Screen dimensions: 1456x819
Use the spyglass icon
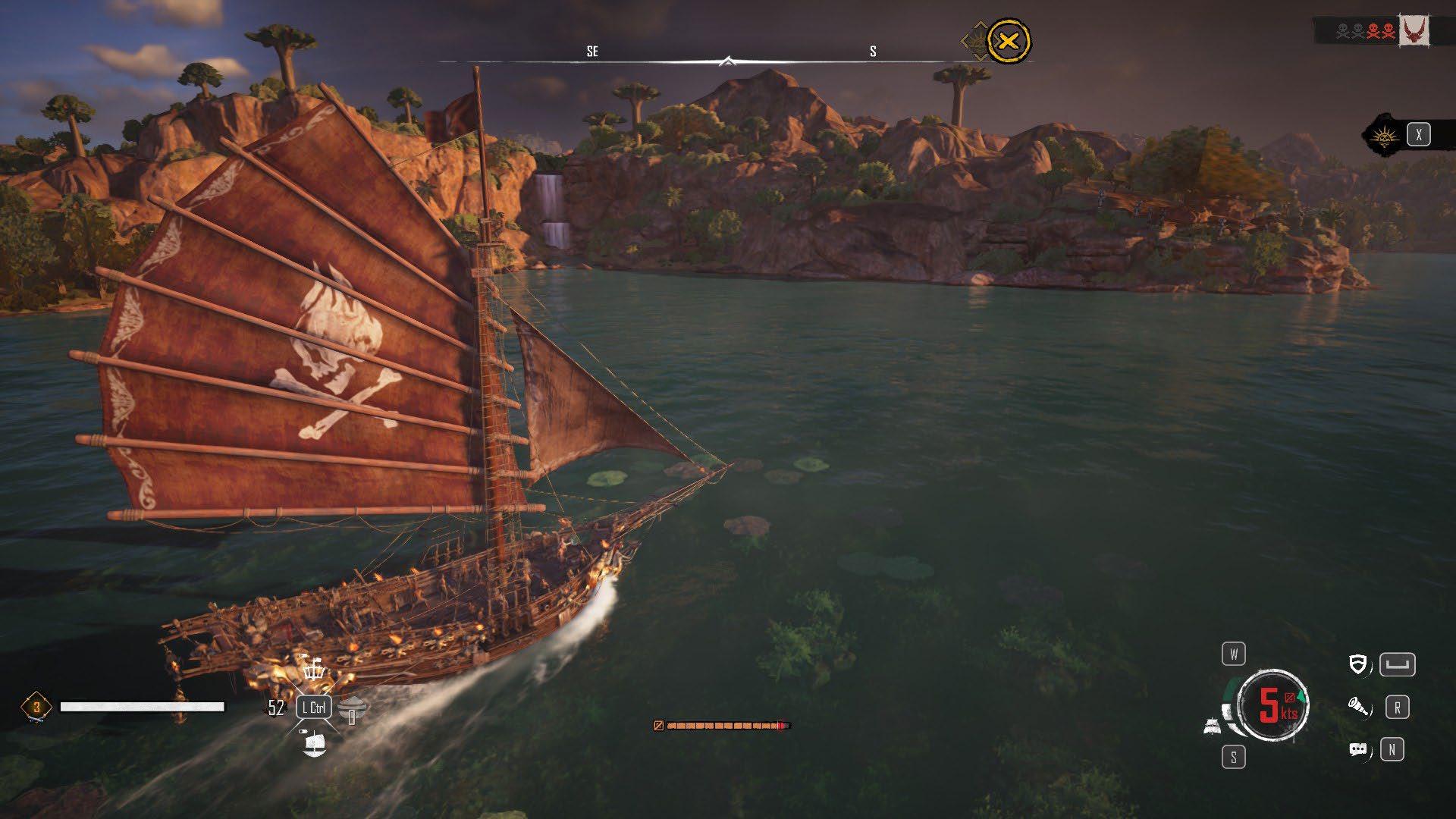click(x=1358, y=708)
